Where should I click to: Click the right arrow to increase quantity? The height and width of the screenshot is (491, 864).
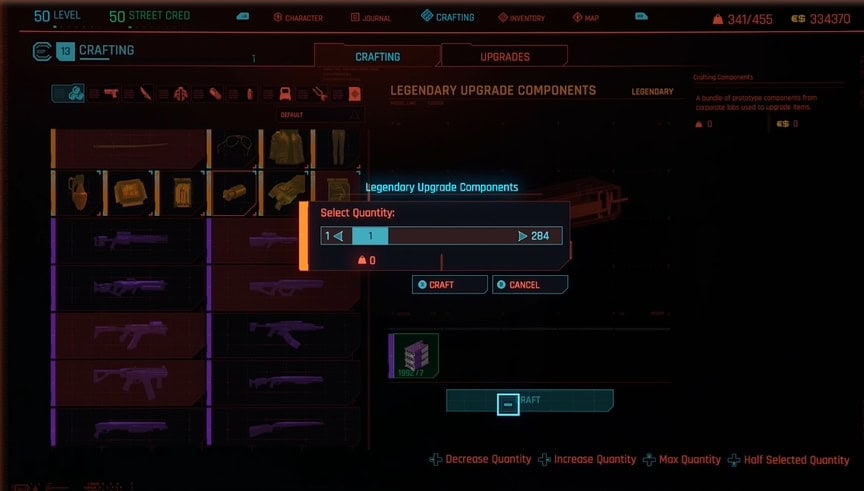(x=523, y=236)
